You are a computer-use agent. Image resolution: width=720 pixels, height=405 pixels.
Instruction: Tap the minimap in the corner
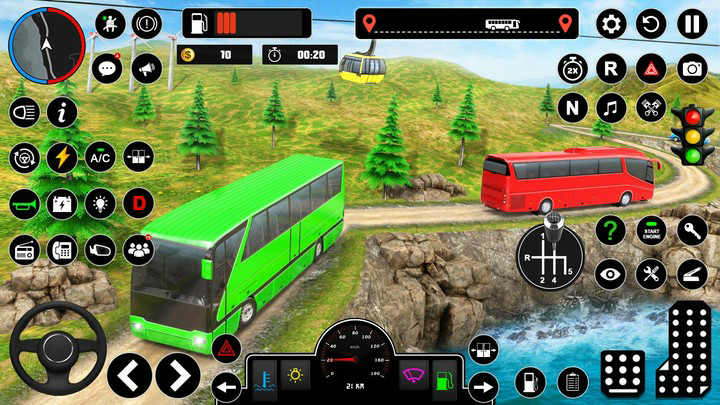45,45
